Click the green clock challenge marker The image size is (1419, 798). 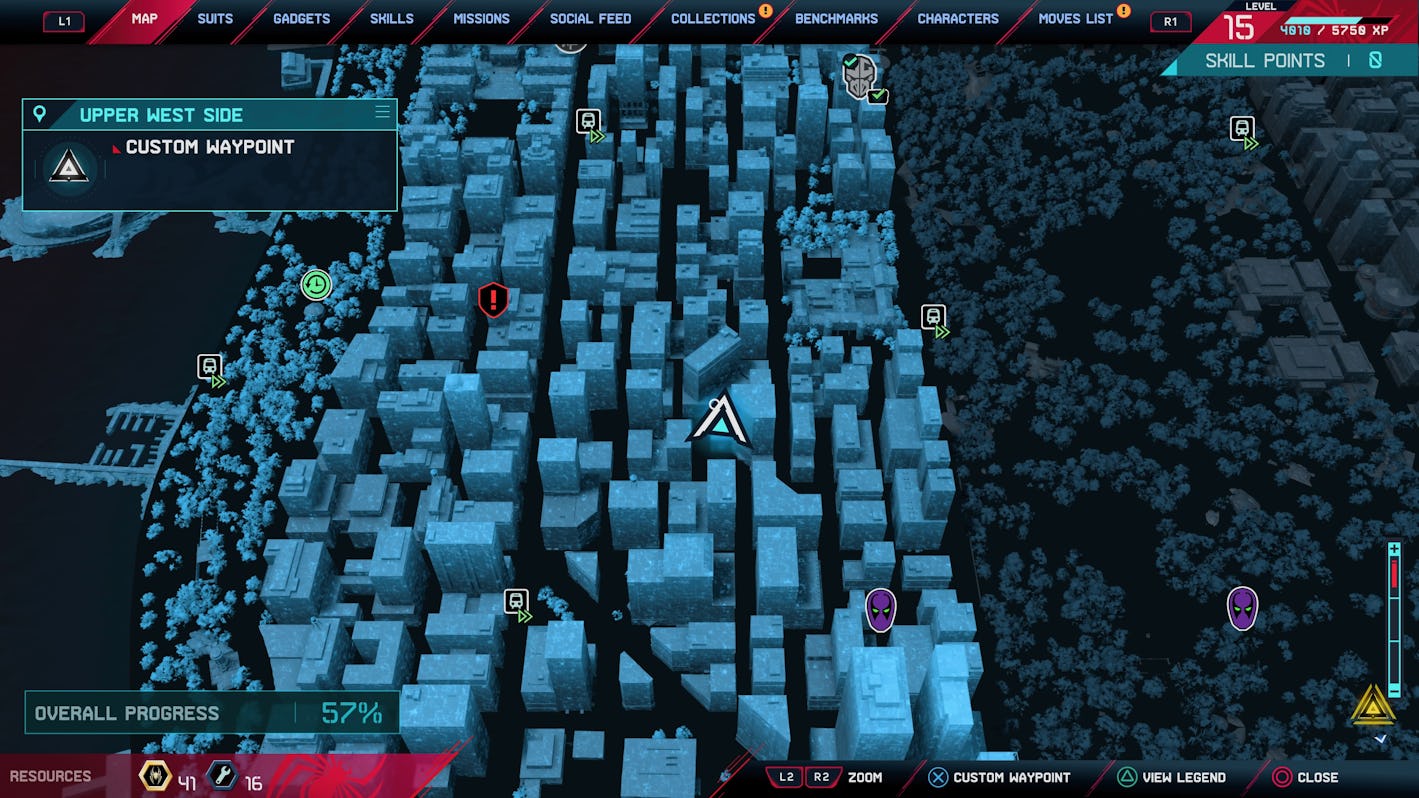316,285
